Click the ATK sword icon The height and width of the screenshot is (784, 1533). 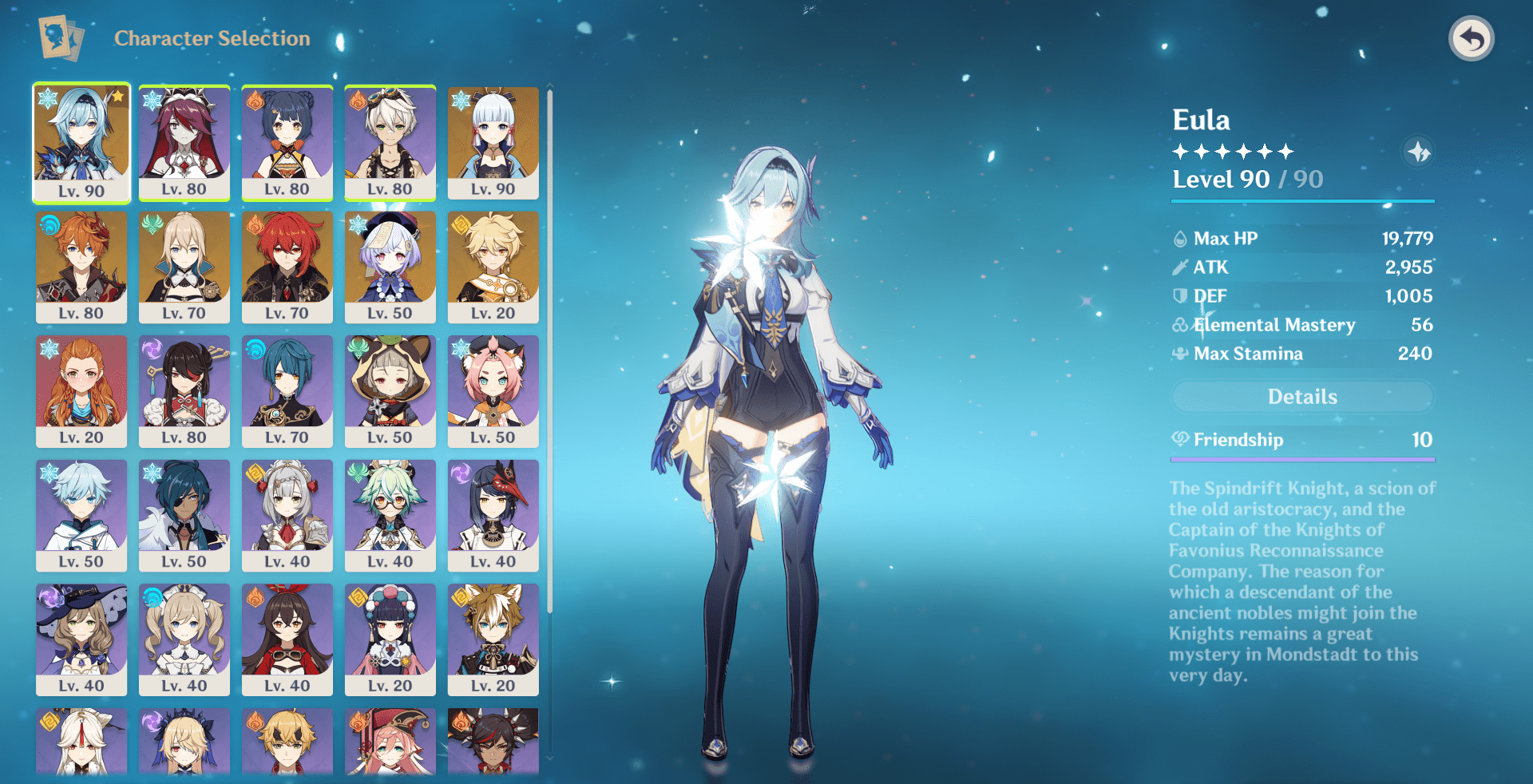(x=1179, y=267)
